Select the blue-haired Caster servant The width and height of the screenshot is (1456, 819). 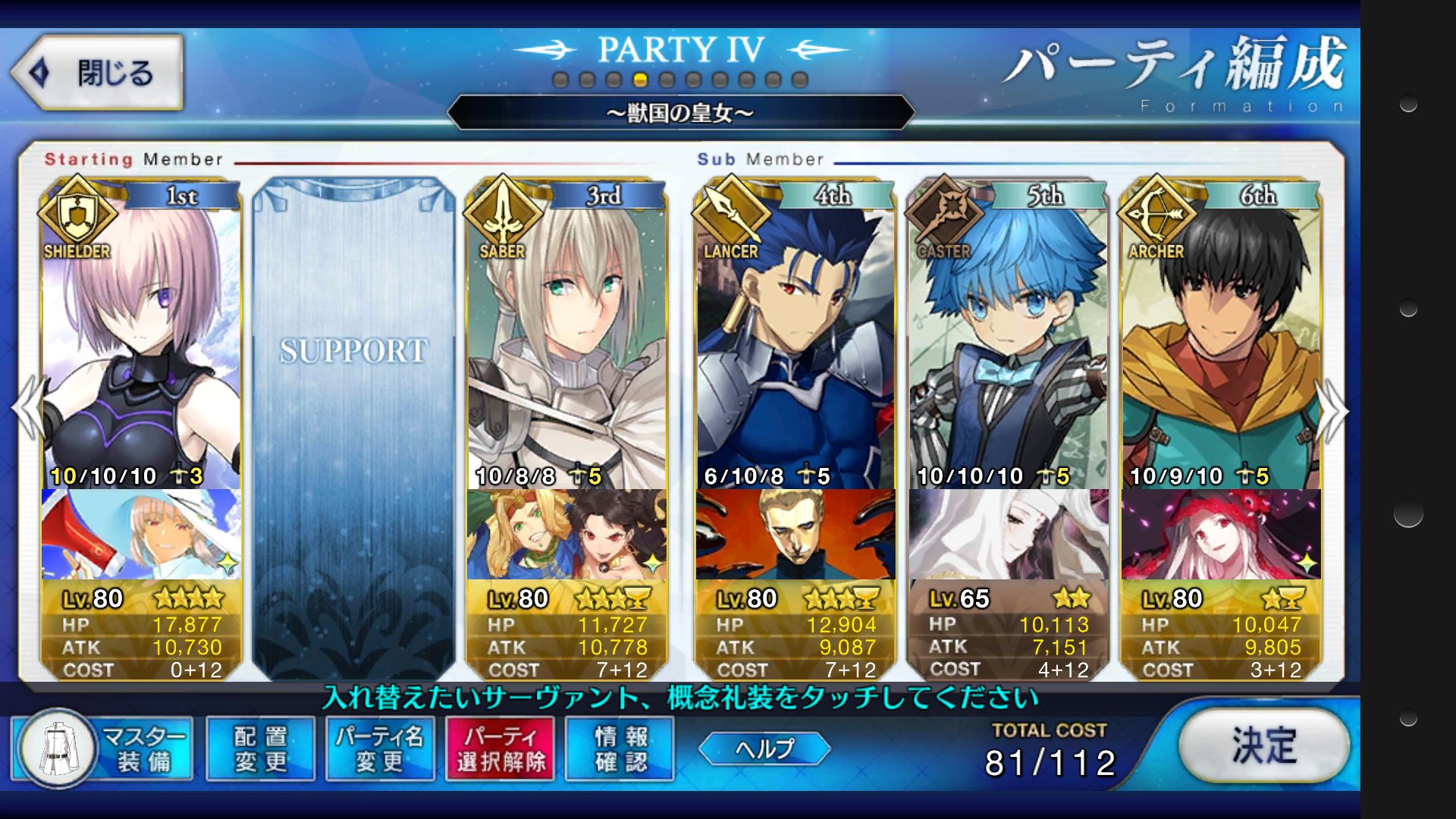coord(1008,341)
